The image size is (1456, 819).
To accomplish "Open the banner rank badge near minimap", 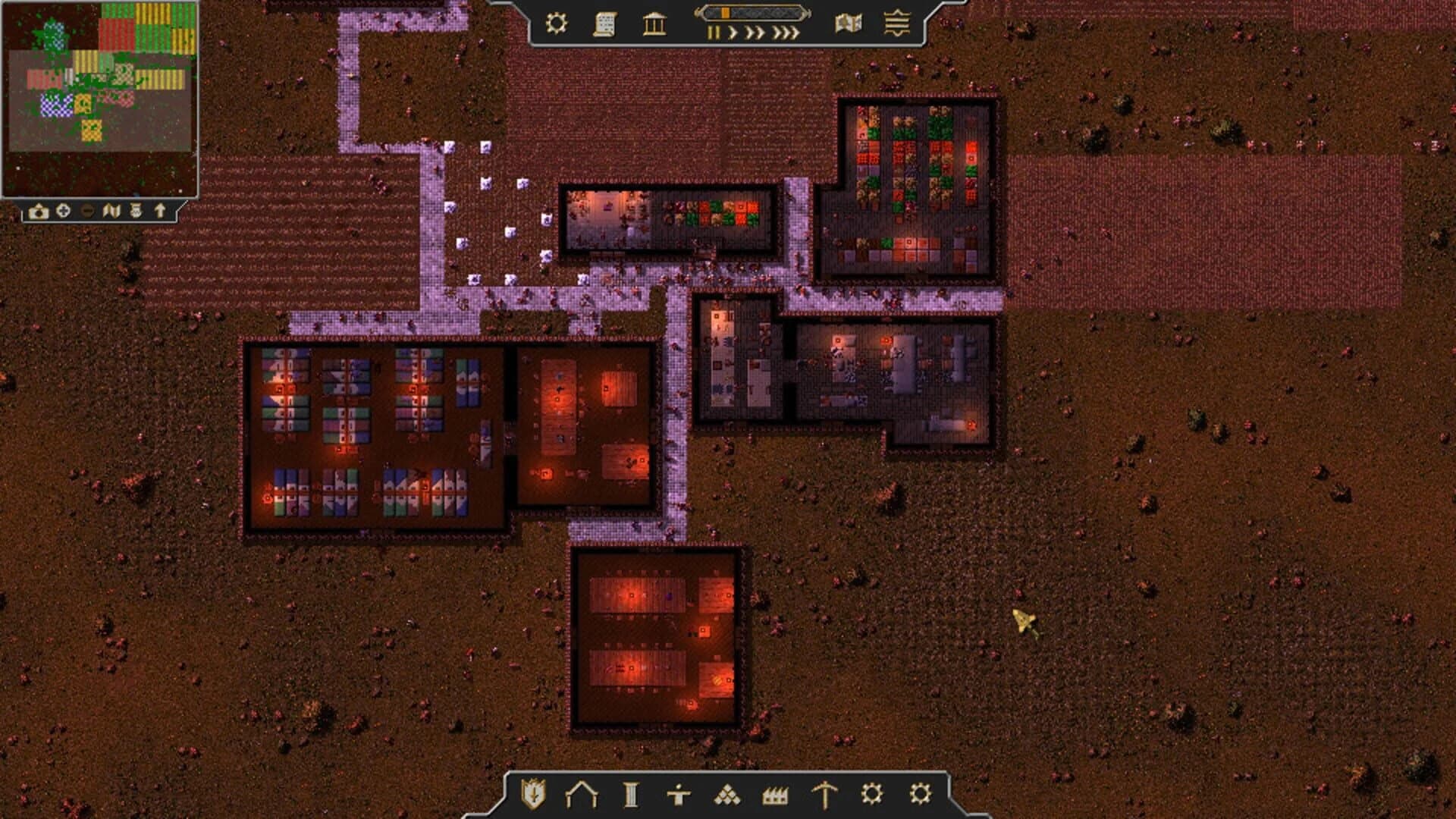I will pyautogui.click(x=134, y=212).
